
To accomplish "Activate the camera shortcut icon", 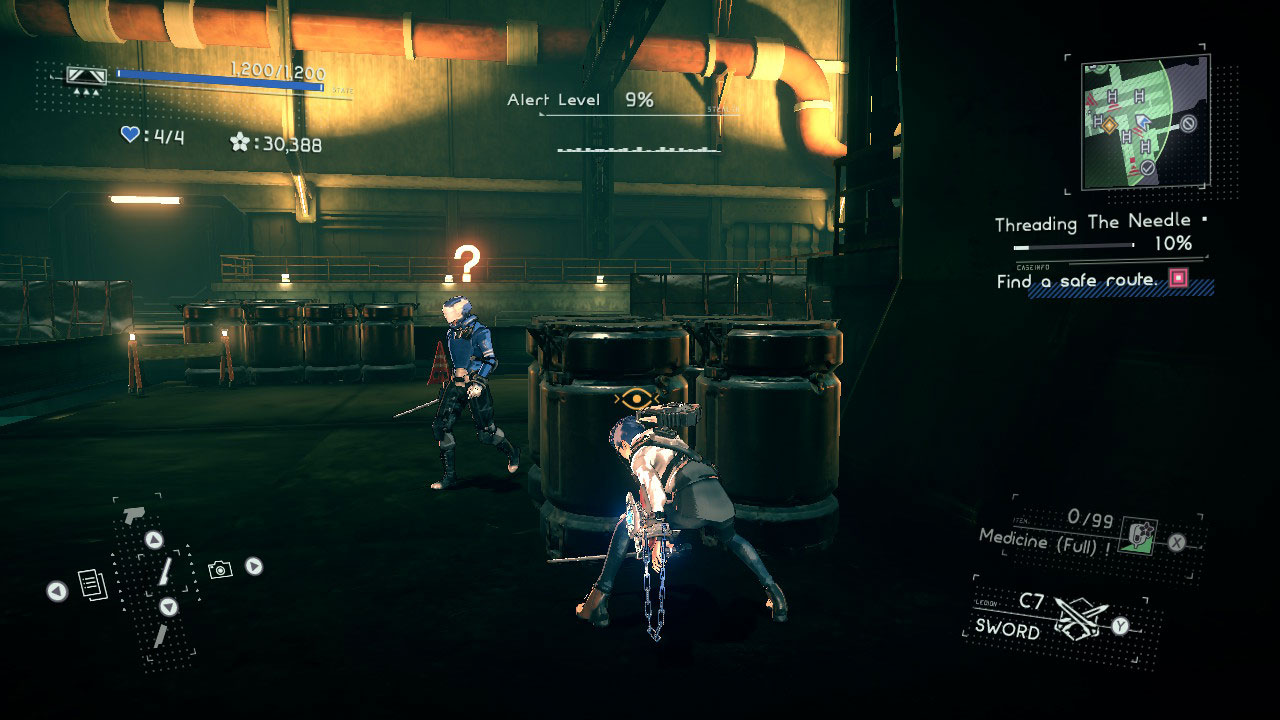I will point(220,569).
